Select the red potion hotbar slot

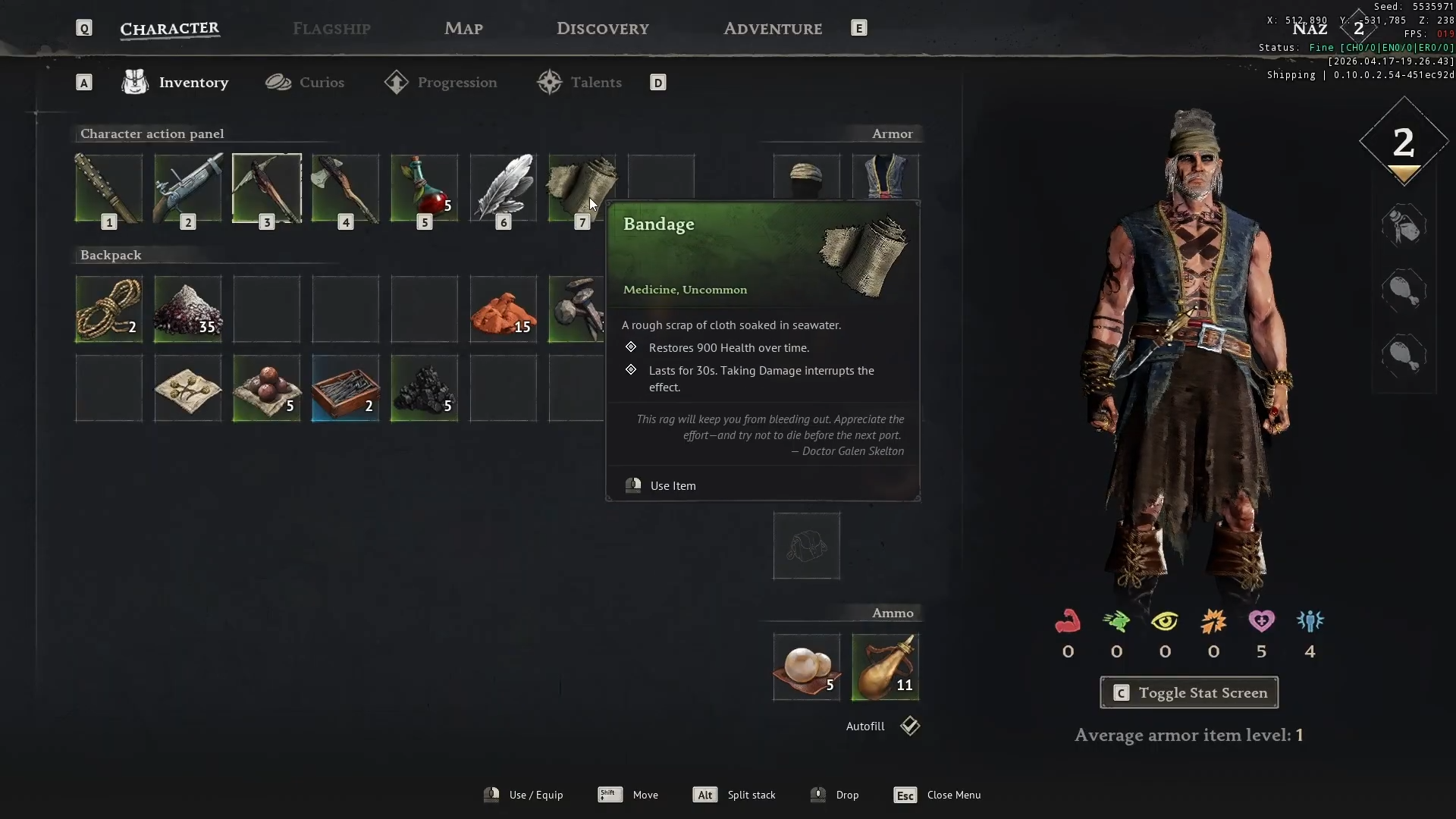point(424,188)
